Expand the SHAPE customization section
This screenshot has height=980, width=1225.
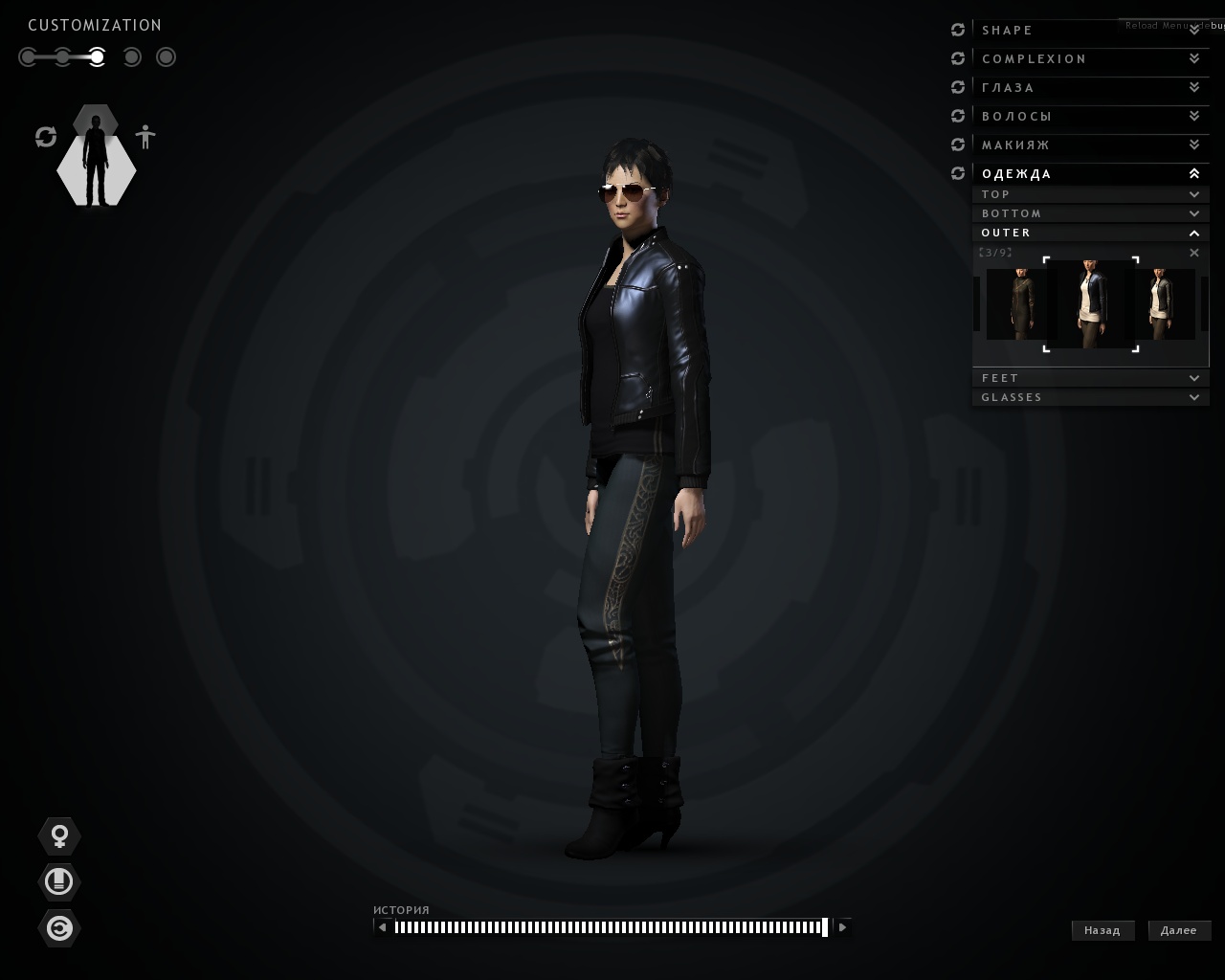tap(1089, 31)
